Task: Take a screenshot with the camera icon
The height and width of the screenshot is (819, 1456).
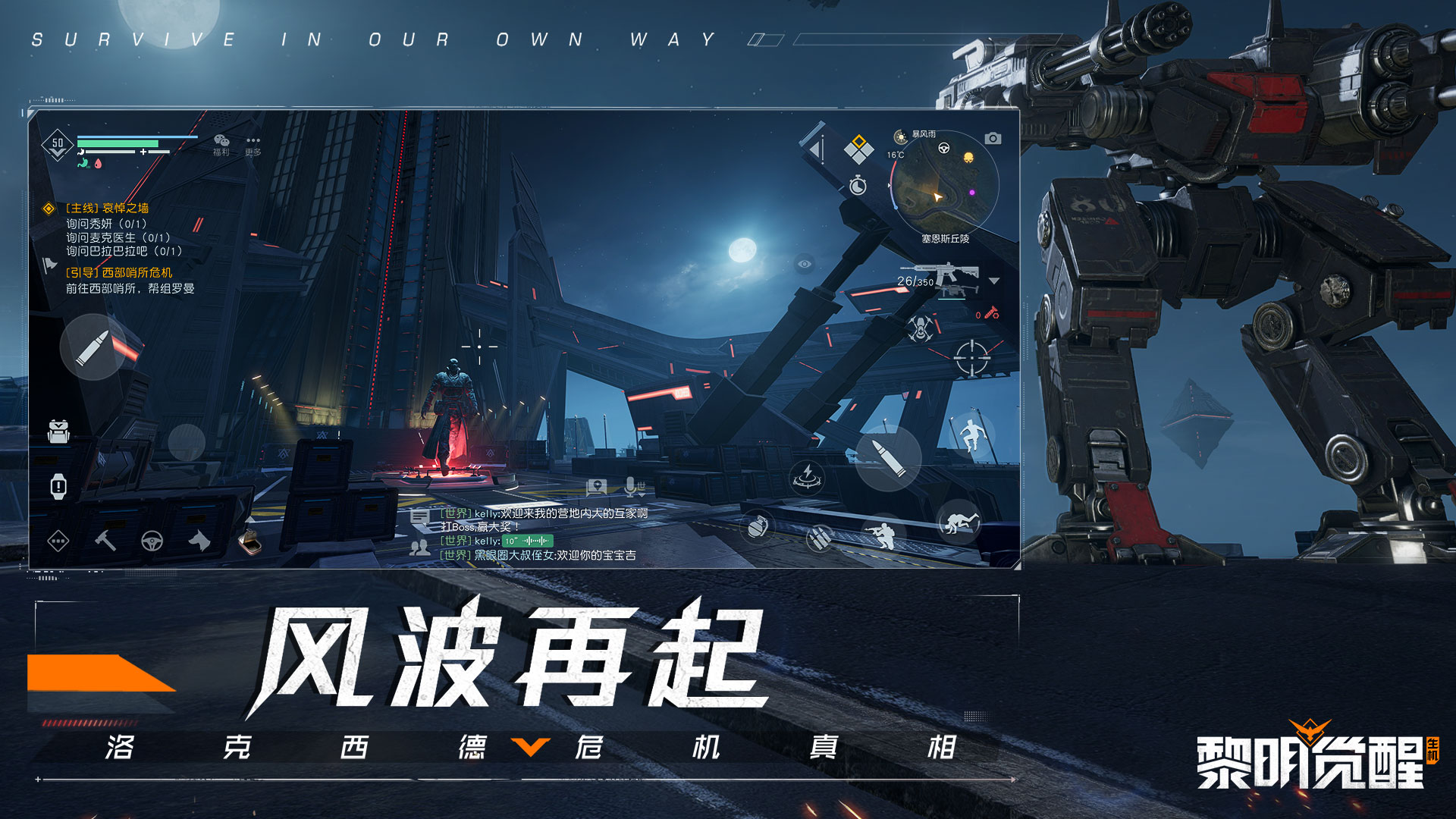Action: (993, 139)
